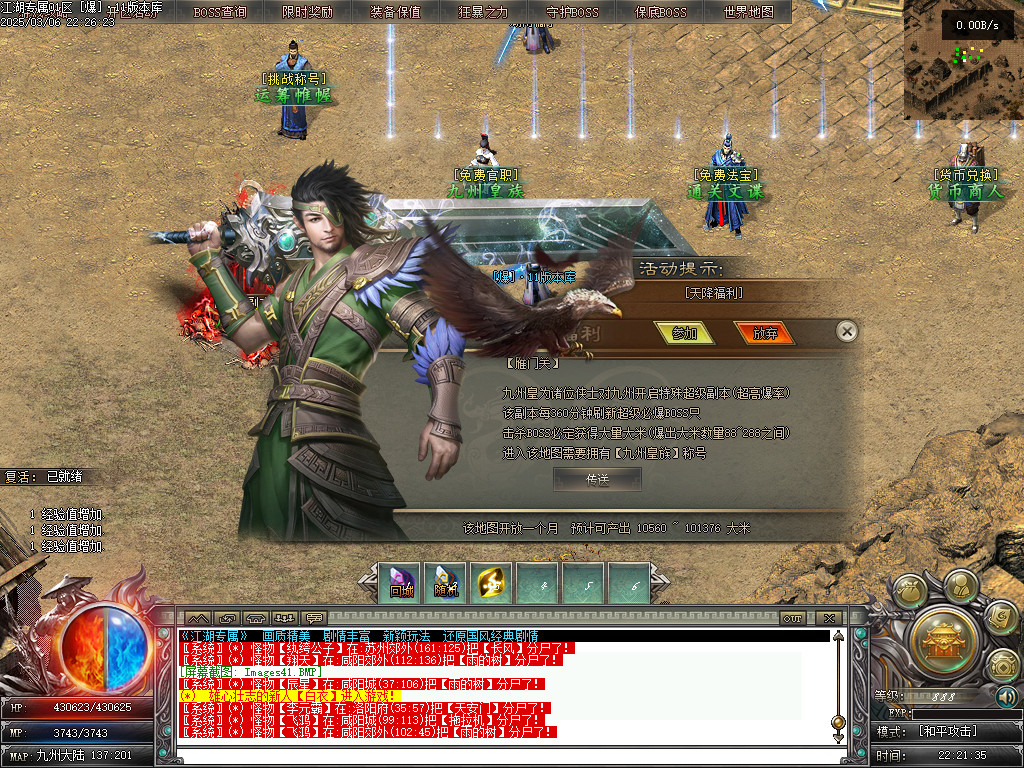Click the 传送 teleport button

pyautogui.click(x=597, y=479)
